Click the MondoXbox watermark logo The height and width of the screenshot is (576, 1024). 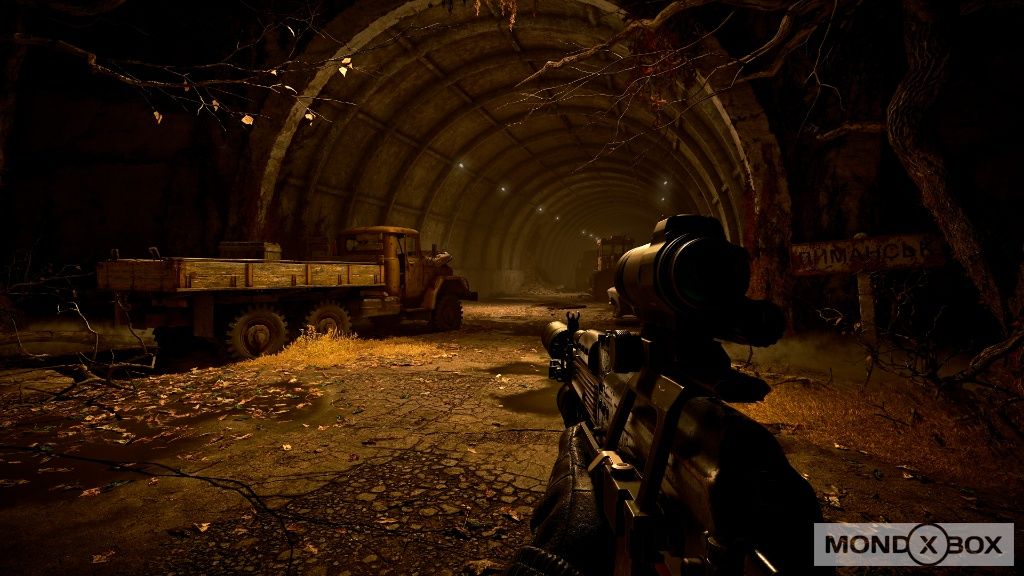pos(913,545)
